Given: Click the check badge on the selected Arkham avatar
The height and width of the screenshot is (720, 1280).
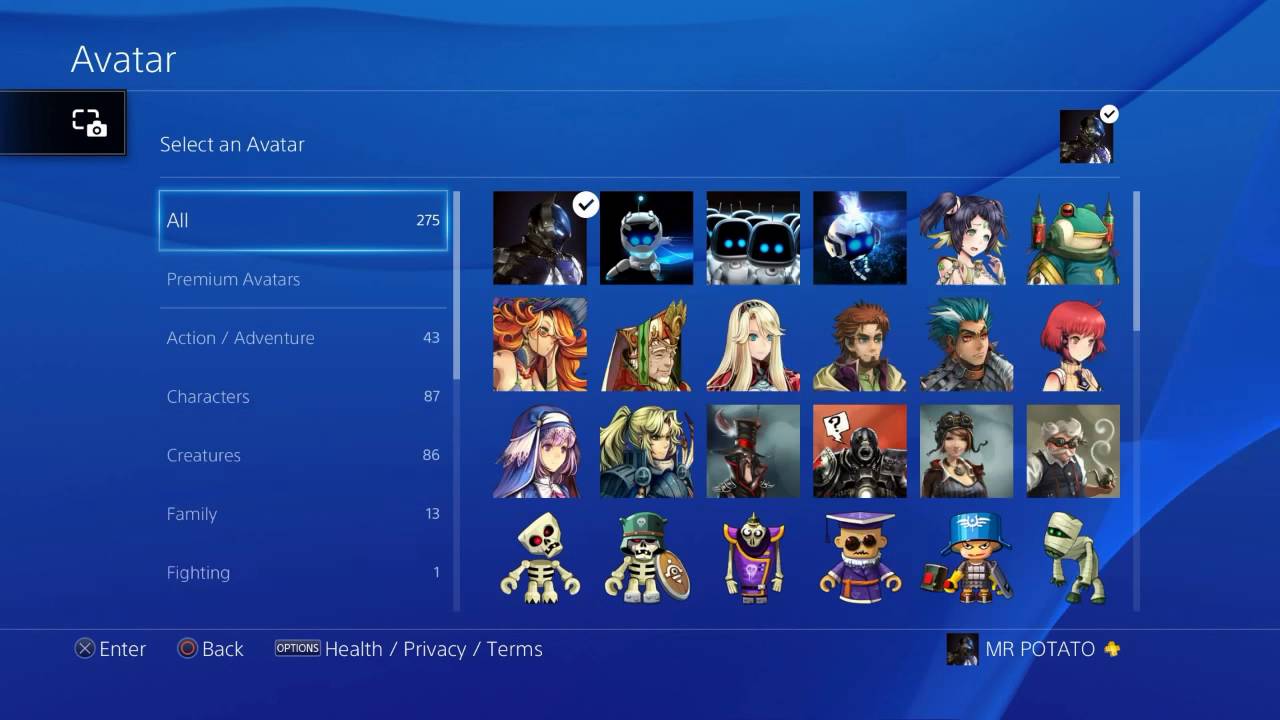Looking at the screenshot, I should pos(586,205).
